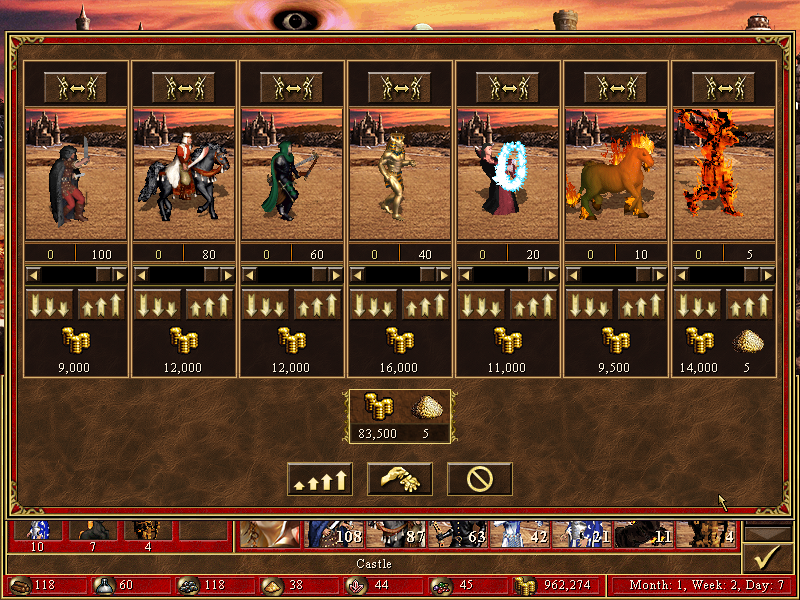
Task: Click the enchanter's slider left arrow
Action: pyautogui.click(x=465, y=274)
